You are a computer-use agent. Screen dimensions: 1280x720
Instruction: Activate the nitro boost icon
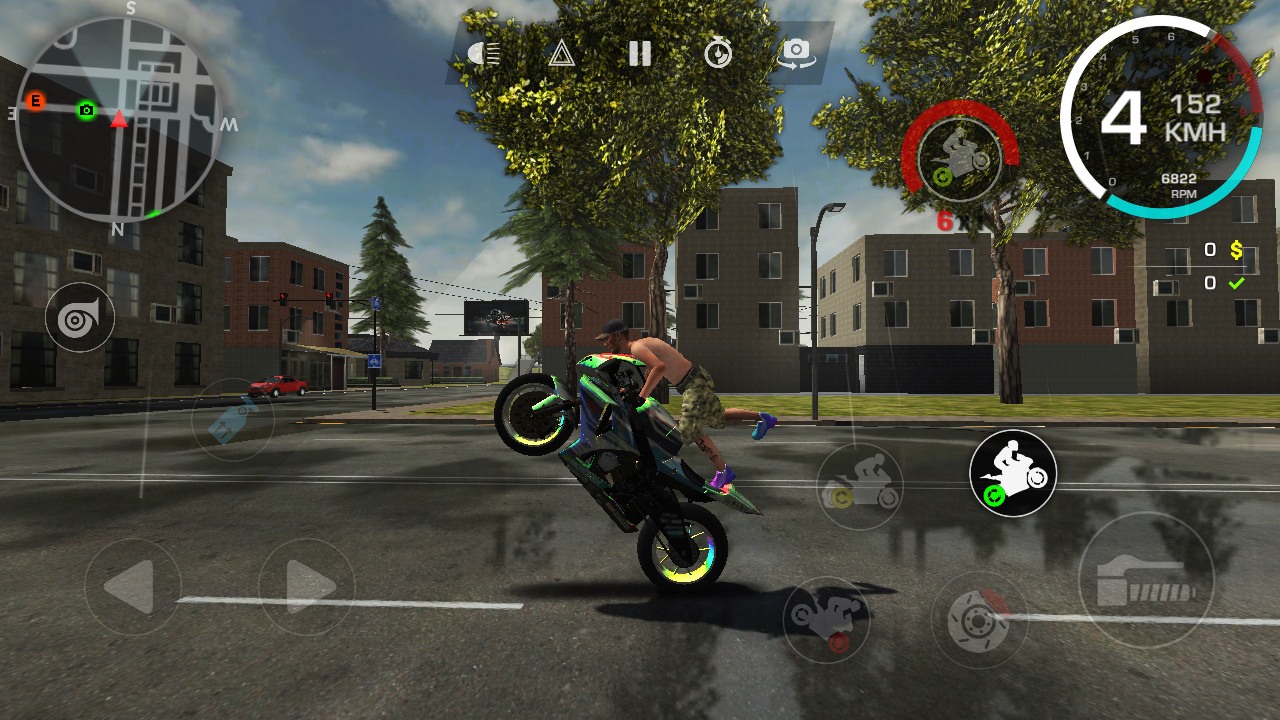(233, 418)
